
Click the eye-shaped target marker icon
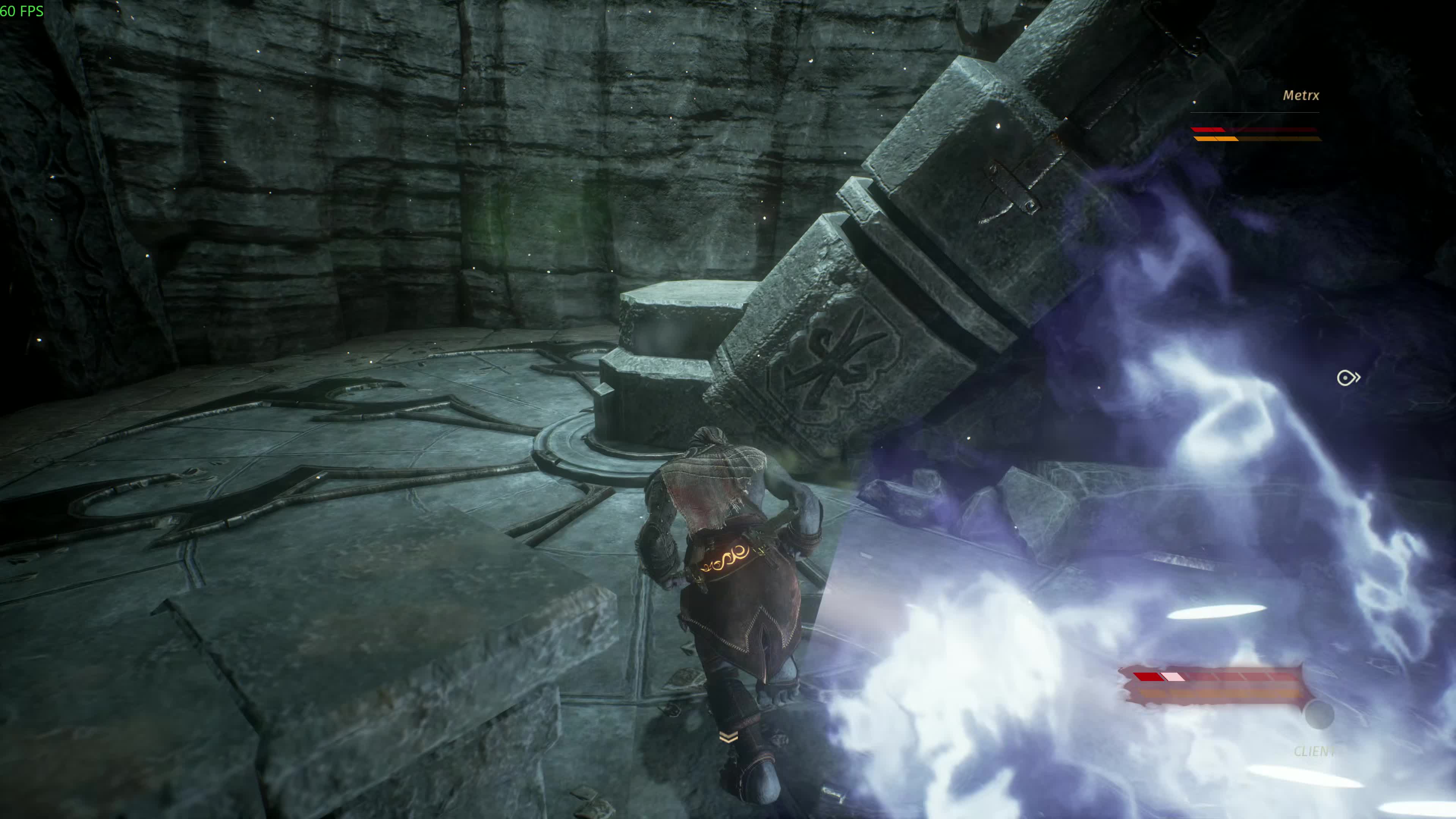tap(1348, 377)
